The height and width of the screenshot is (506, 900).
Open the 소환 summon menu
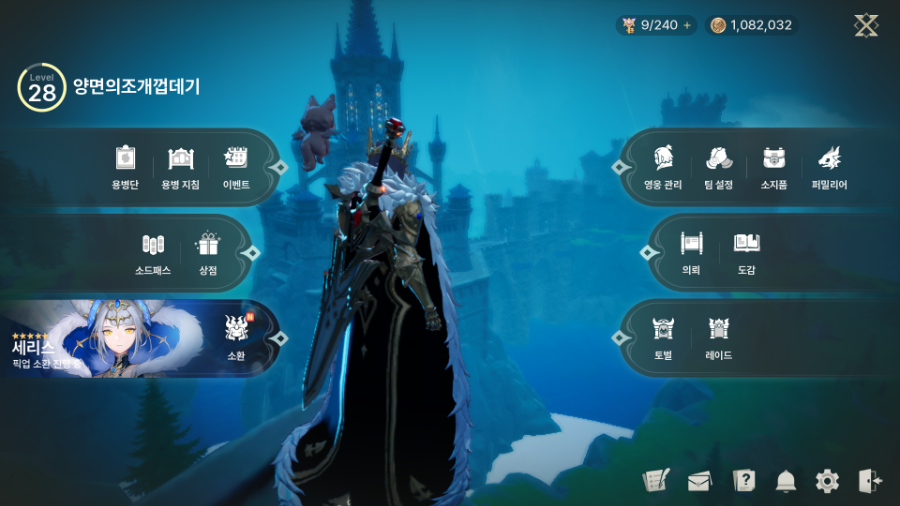tap(236, 336)
